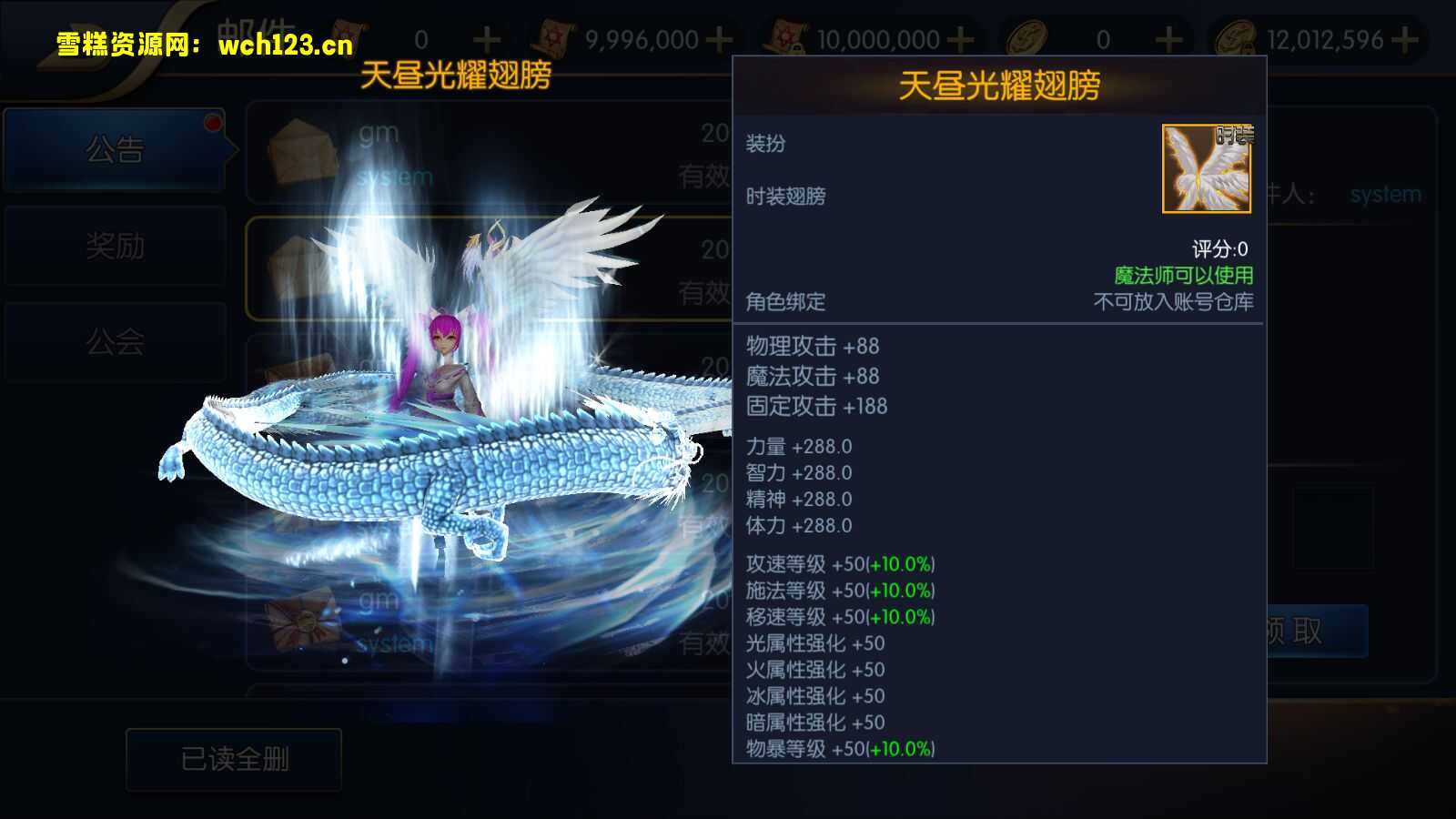Switch to the 公会 tab

coord(116,341)
